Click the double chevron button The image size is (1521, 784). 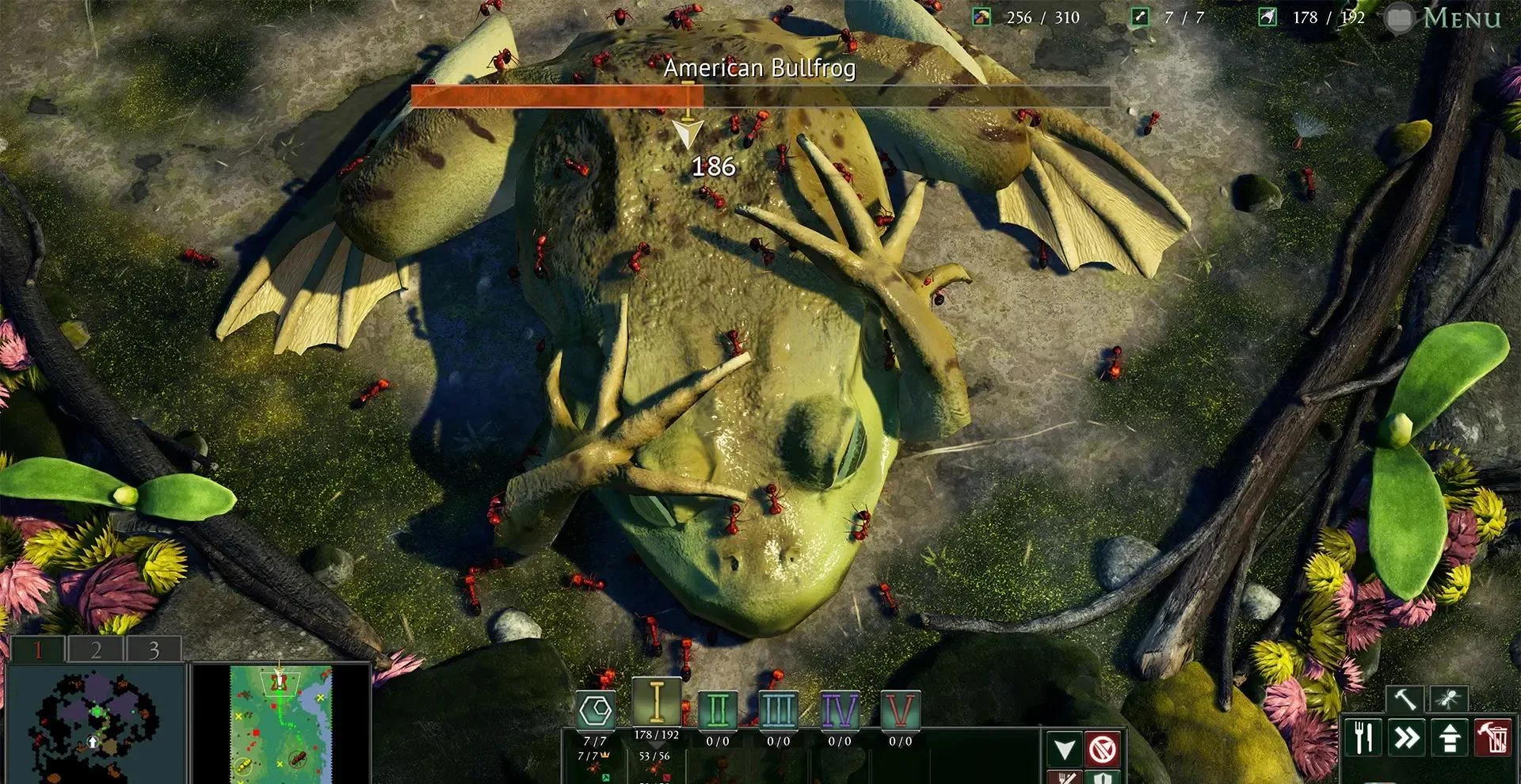point(1407,737)
